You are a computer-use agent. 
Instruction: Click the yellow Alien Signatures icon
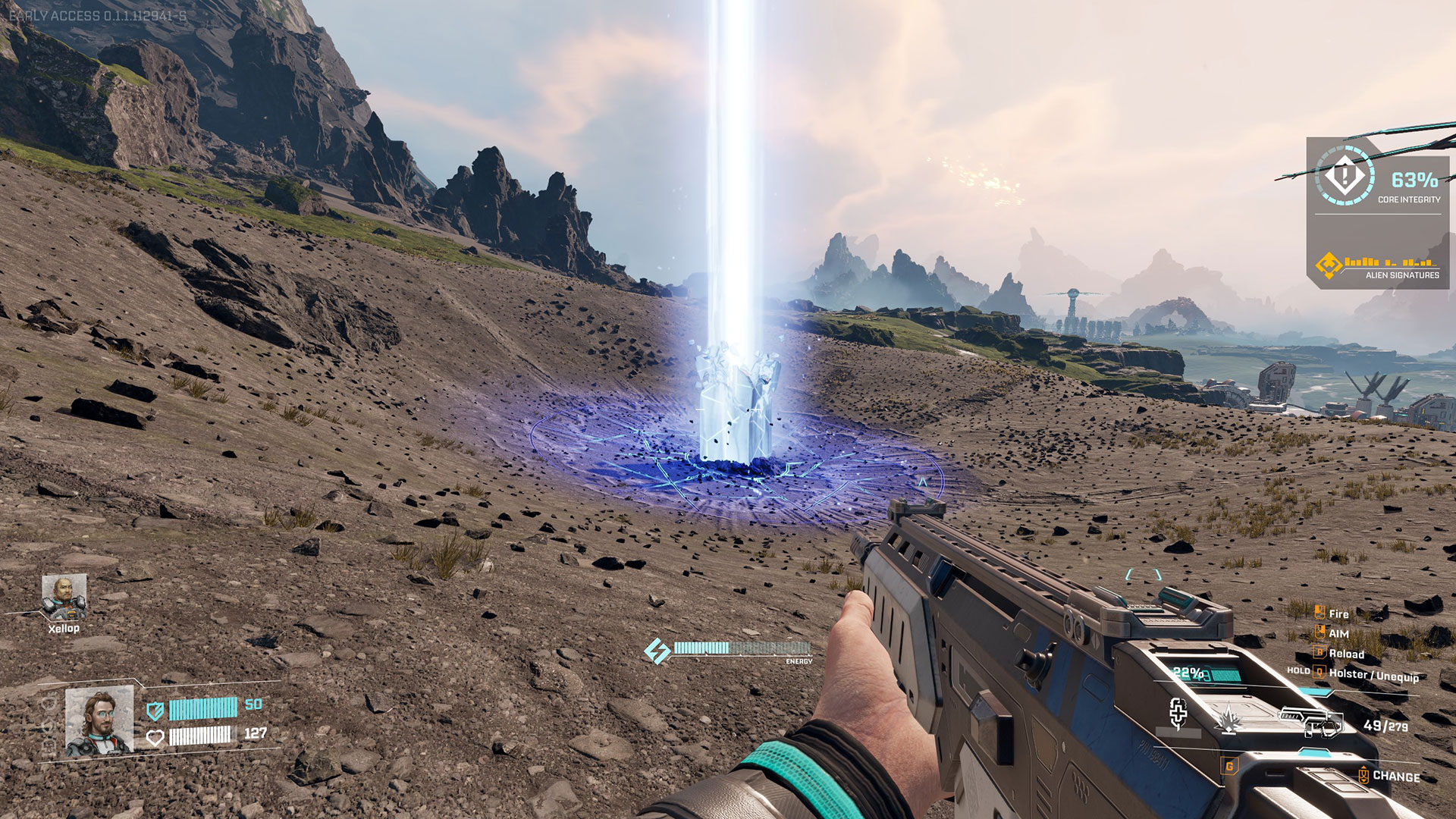pyautogui.click(x=1329, y=265)
